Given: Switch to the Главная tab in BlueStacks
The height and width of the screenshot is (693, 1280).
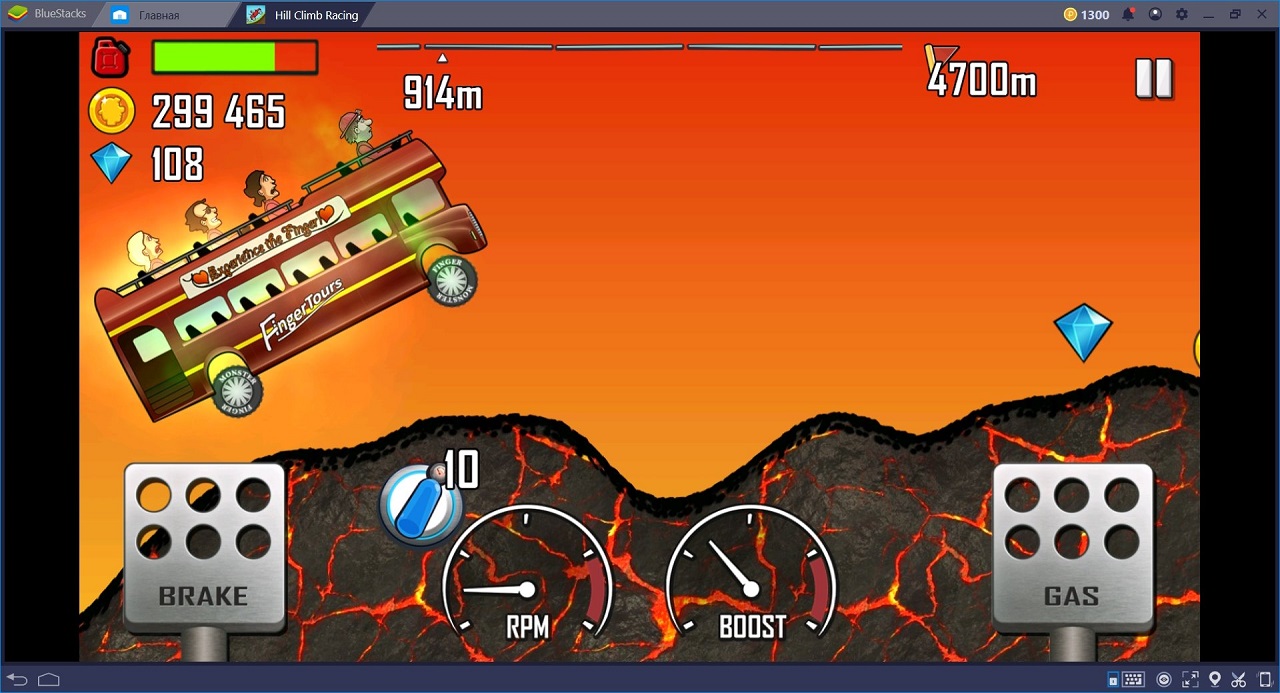Looking at the screenshot, I should [x=159, y=15].
